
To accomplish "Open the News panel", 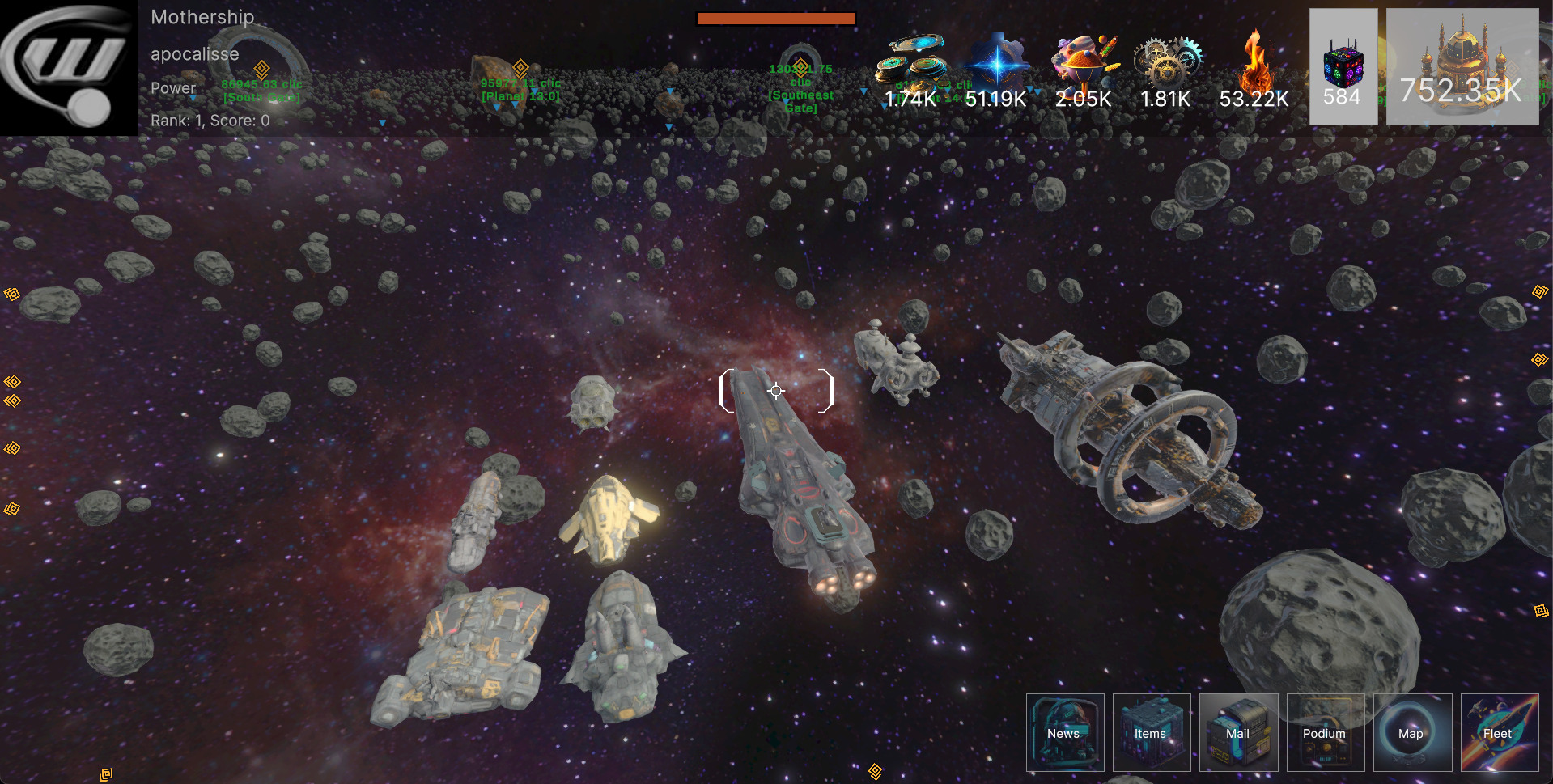I will [x=1064, y=732].
